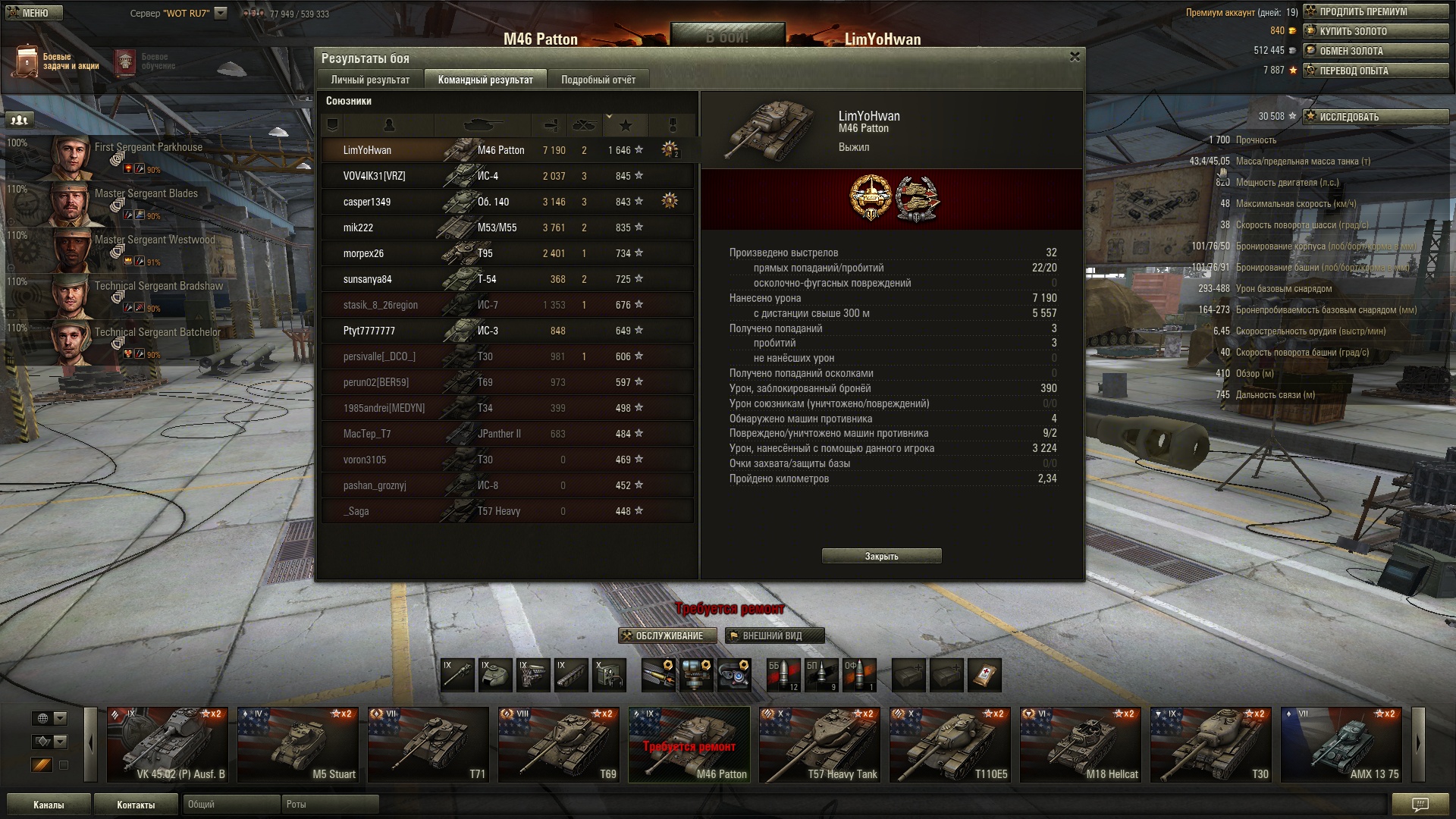
Task: Click the Закрыть button
Action: coord(881,556)
